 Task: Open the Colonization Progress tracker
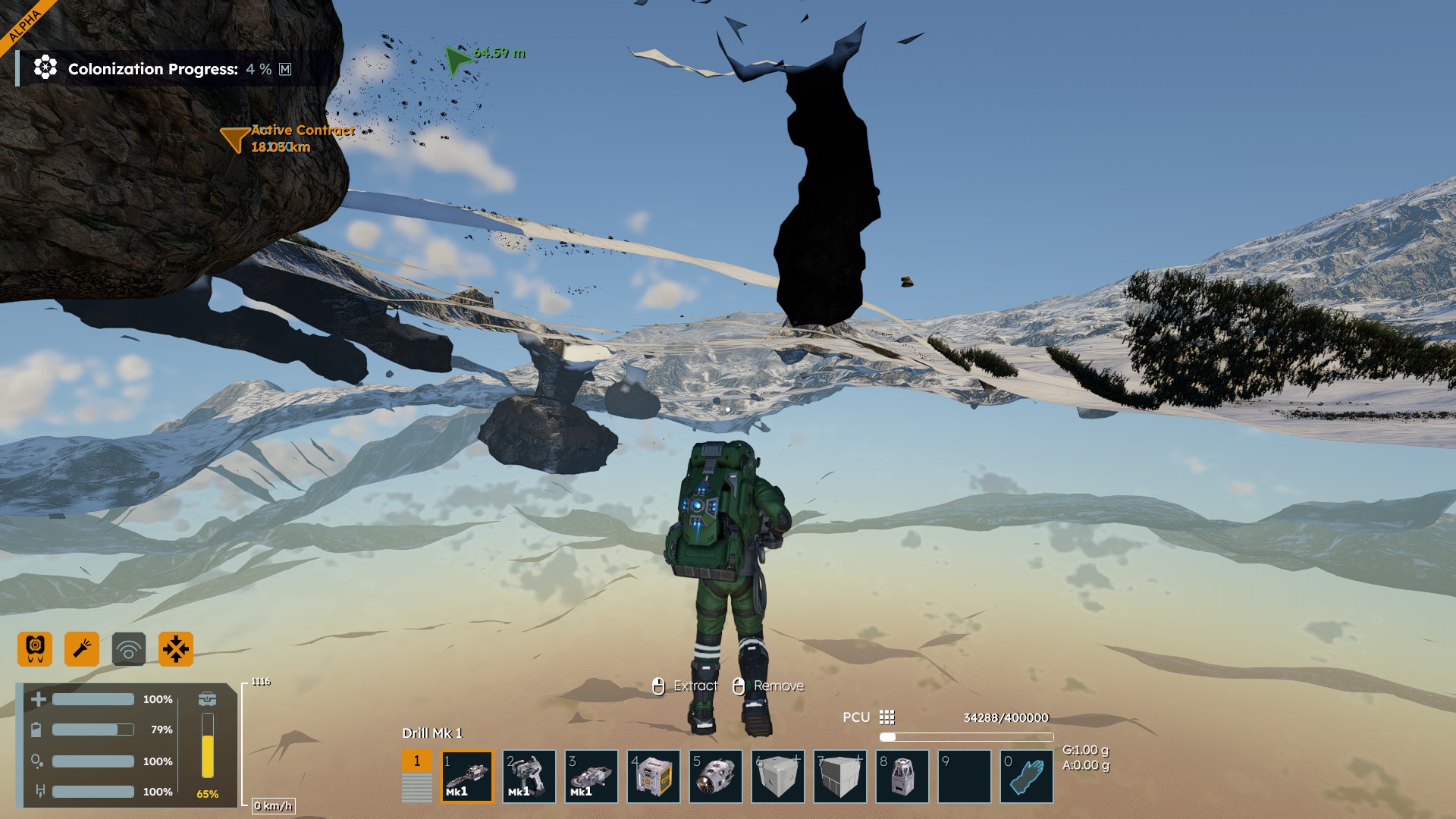(x=152, y=69)
